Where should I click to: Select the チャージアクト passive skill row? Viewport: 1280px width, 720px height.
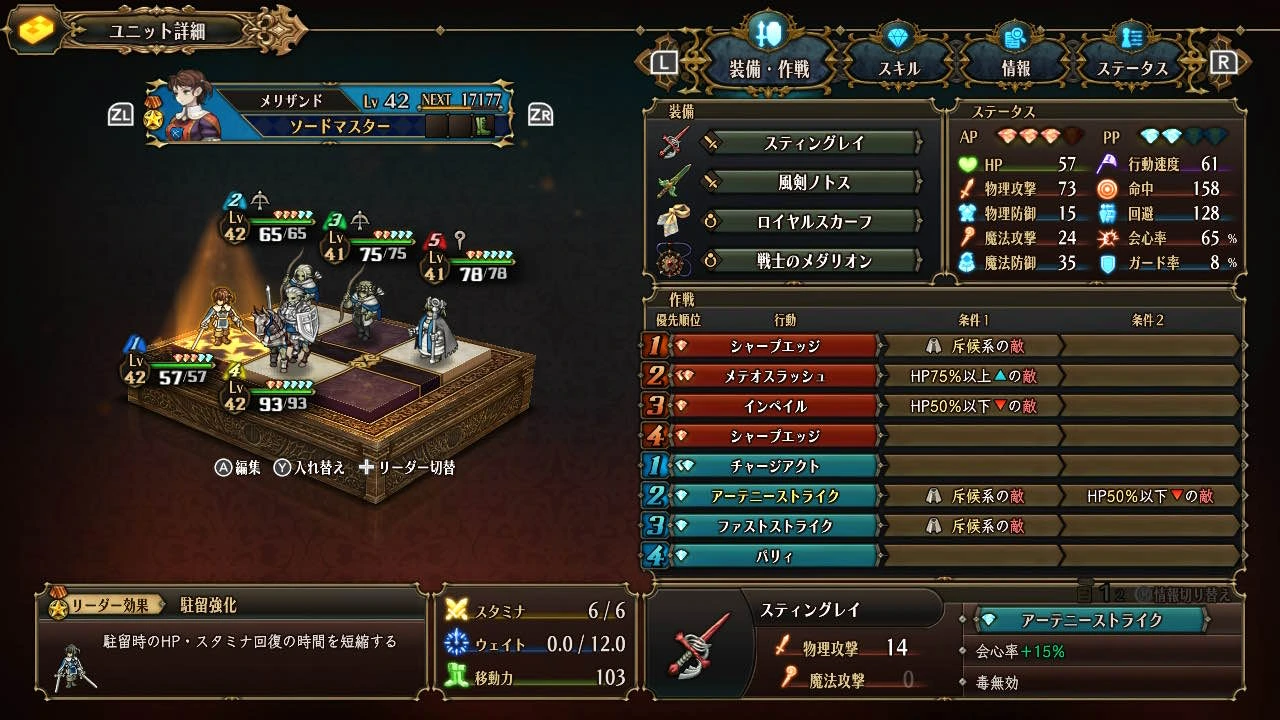coord(775,466)
